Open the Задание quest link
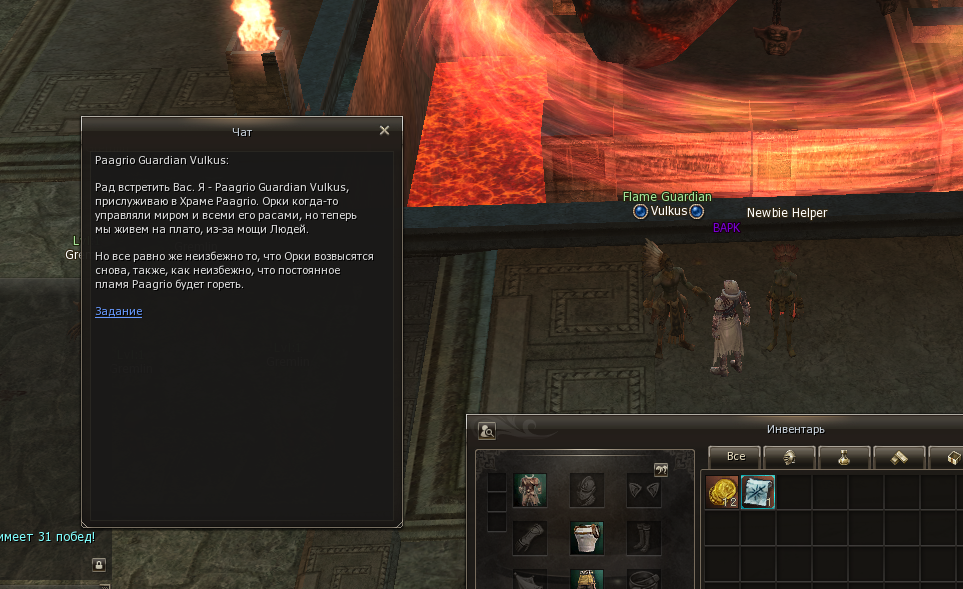The width and height of the screenshot is (963, 589). pos(118,311)
